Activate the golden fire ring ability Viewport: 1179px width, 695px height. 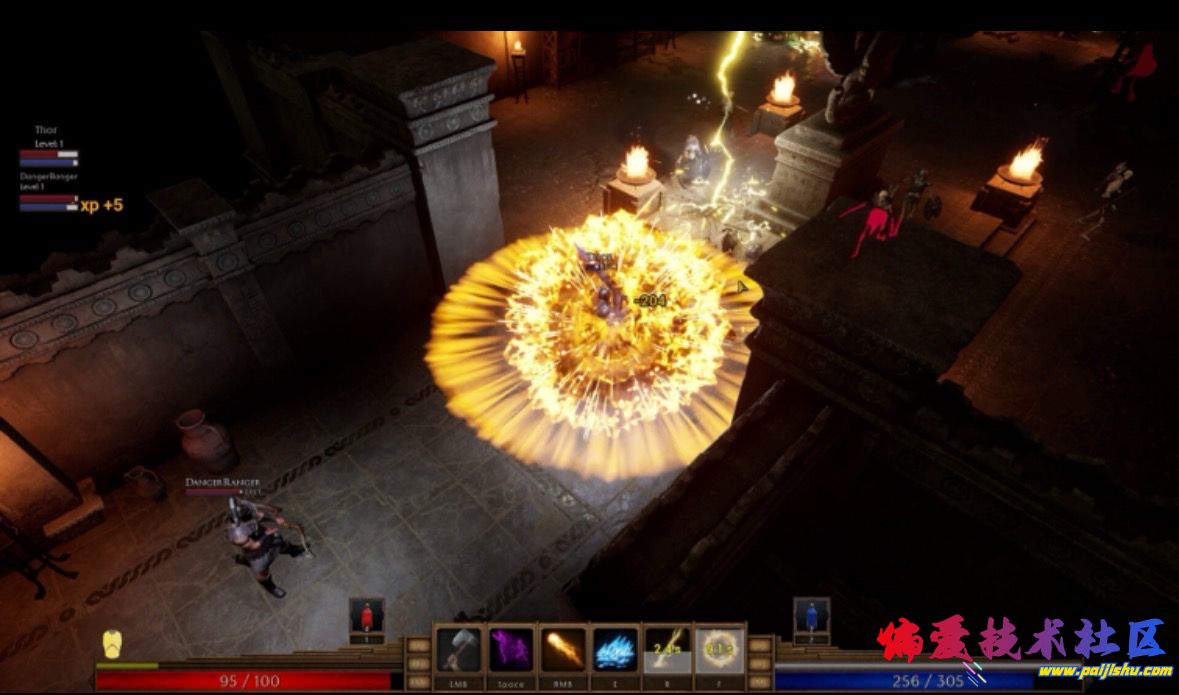(719, 650)
